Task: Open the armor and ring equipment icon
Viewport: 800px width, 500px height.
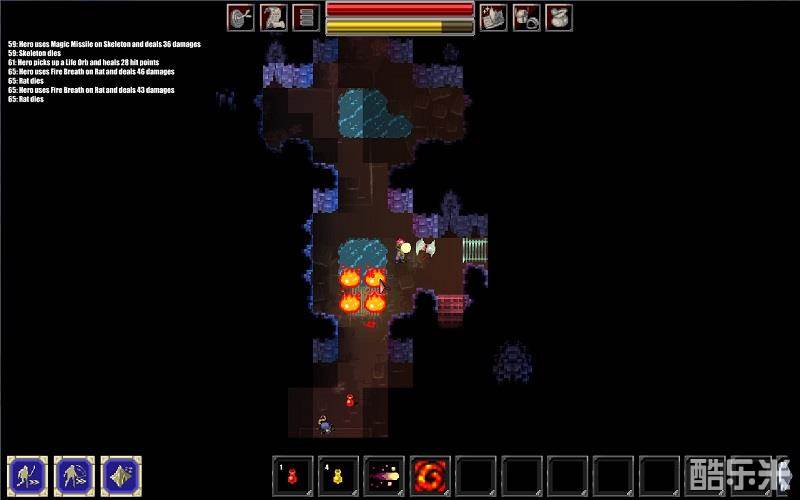Action: pyautogui.click(x=526, y=17)
